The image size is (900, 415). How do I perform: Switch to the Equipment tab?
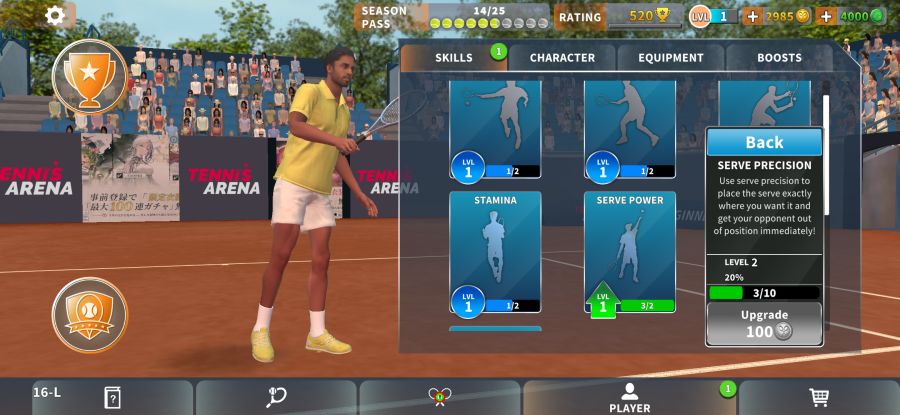pos(671,58)
